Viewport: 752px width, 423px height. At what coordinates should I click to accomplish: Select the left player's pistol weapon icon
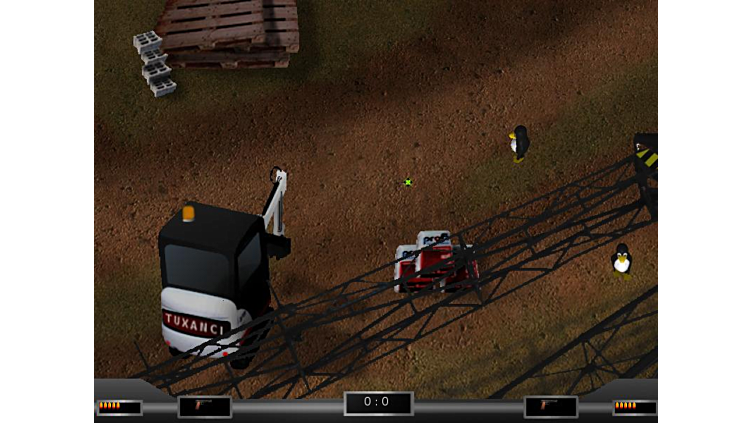(x=204, y=406)
